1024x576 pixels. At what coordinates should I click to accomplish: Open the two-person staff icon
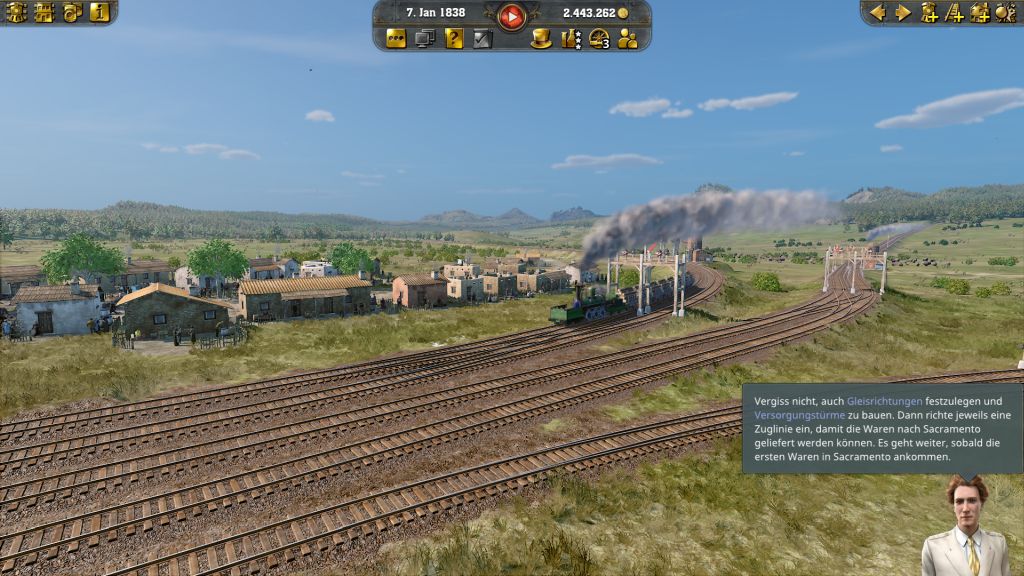pyautogui.click(x=628, y=39)
